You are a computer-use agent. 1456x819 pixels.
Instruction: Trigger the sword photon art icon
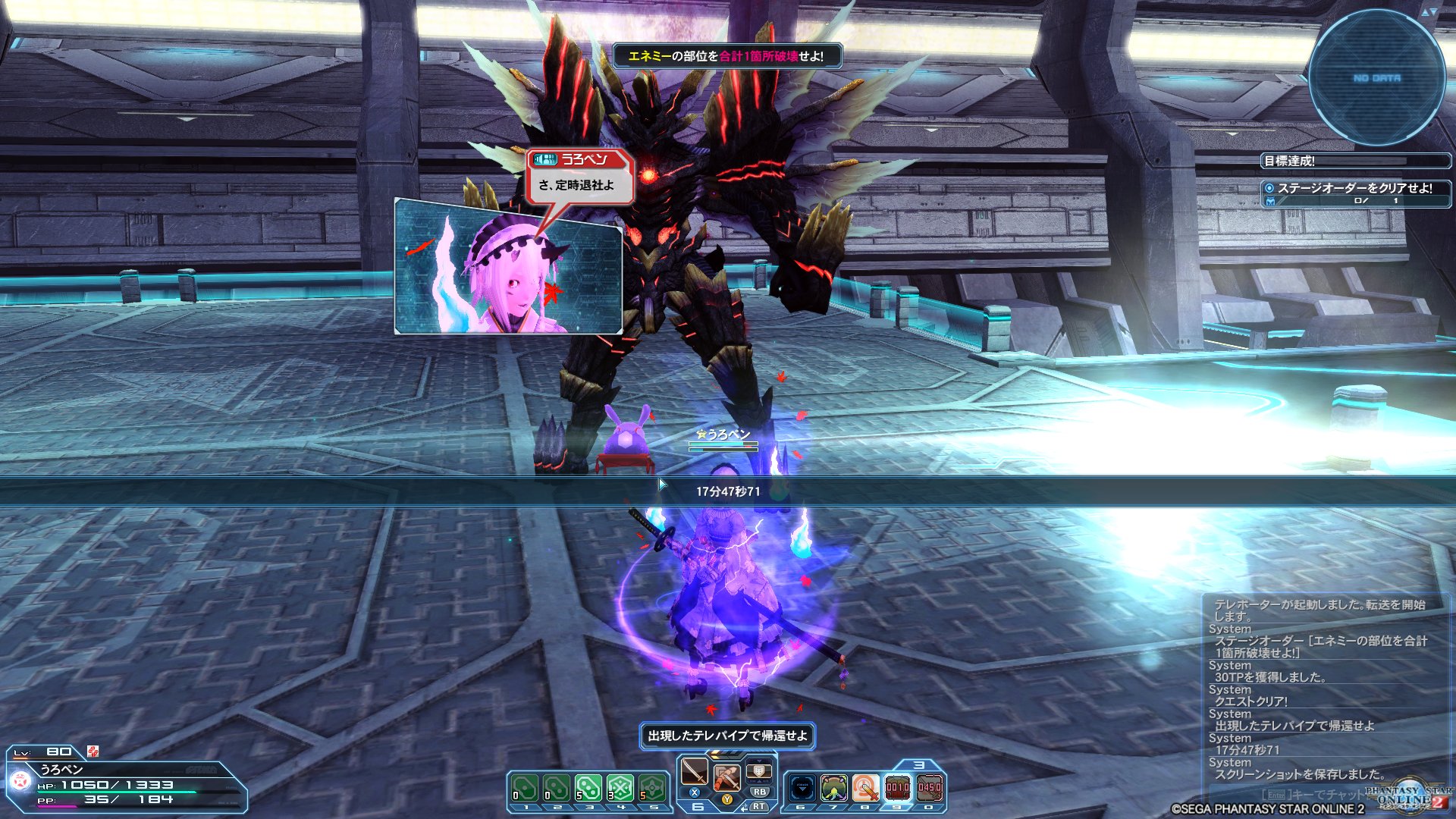point(726,777)
